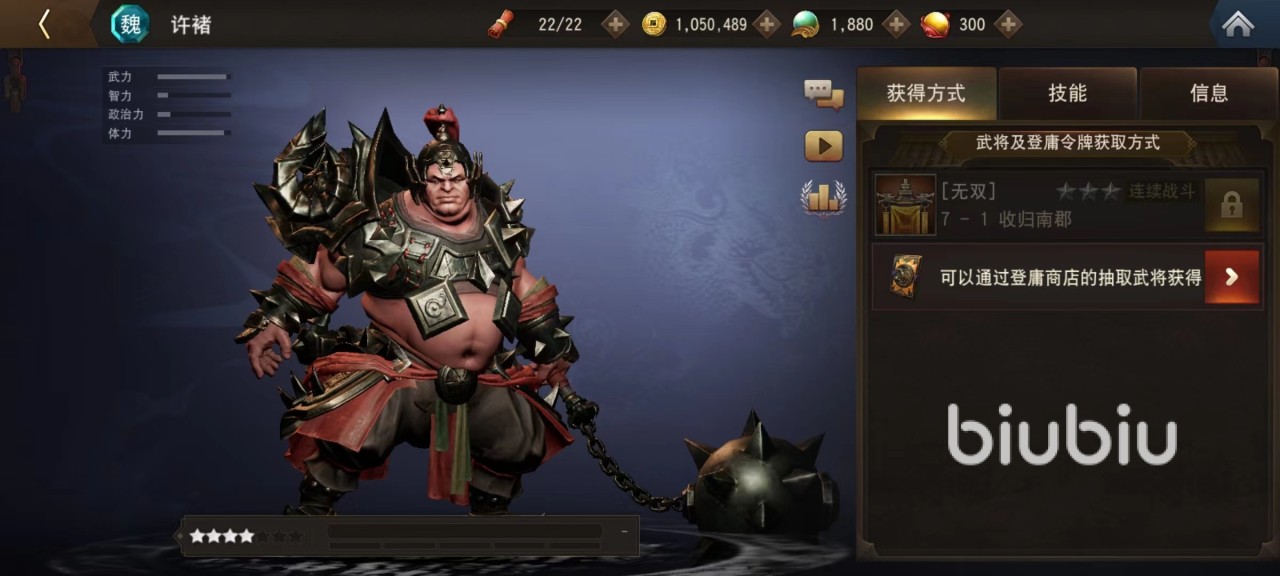Add green jade currency with plus

coord(896,24)
